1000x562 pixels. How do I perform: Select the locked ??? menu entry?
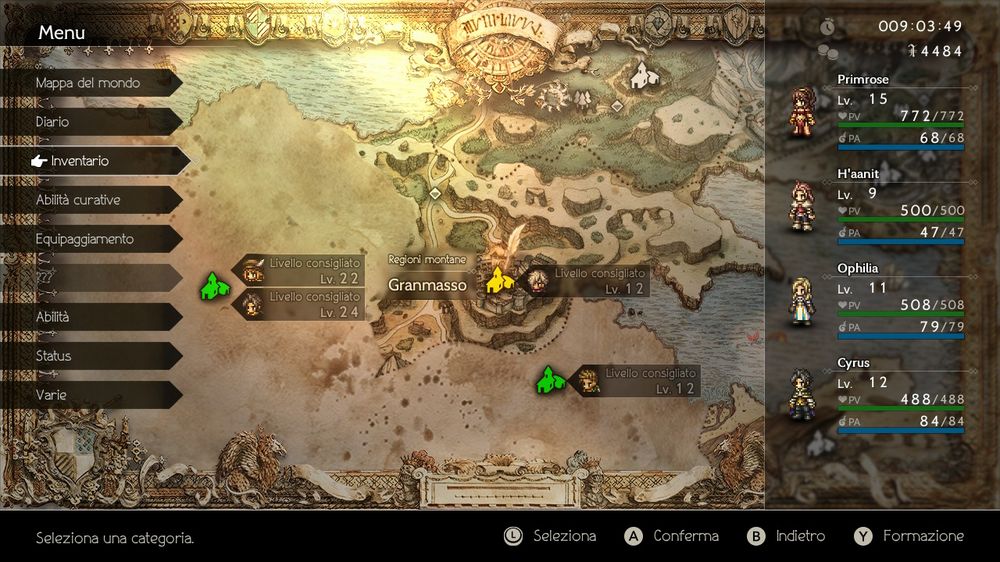coord(90,277)
